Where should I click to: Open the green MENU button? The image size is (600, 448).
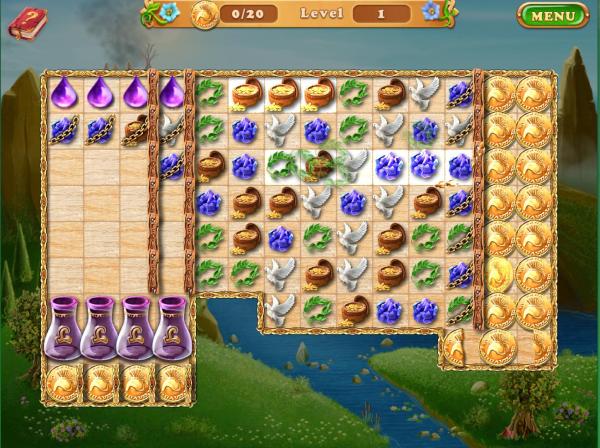coord(553,16)
